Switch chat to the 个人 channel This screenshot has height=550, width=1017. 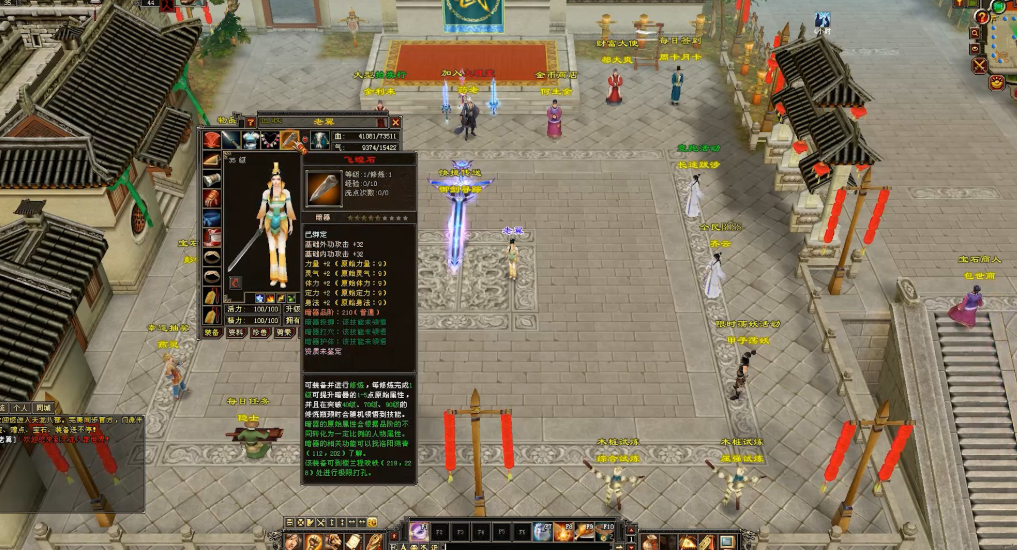[20, 408]
